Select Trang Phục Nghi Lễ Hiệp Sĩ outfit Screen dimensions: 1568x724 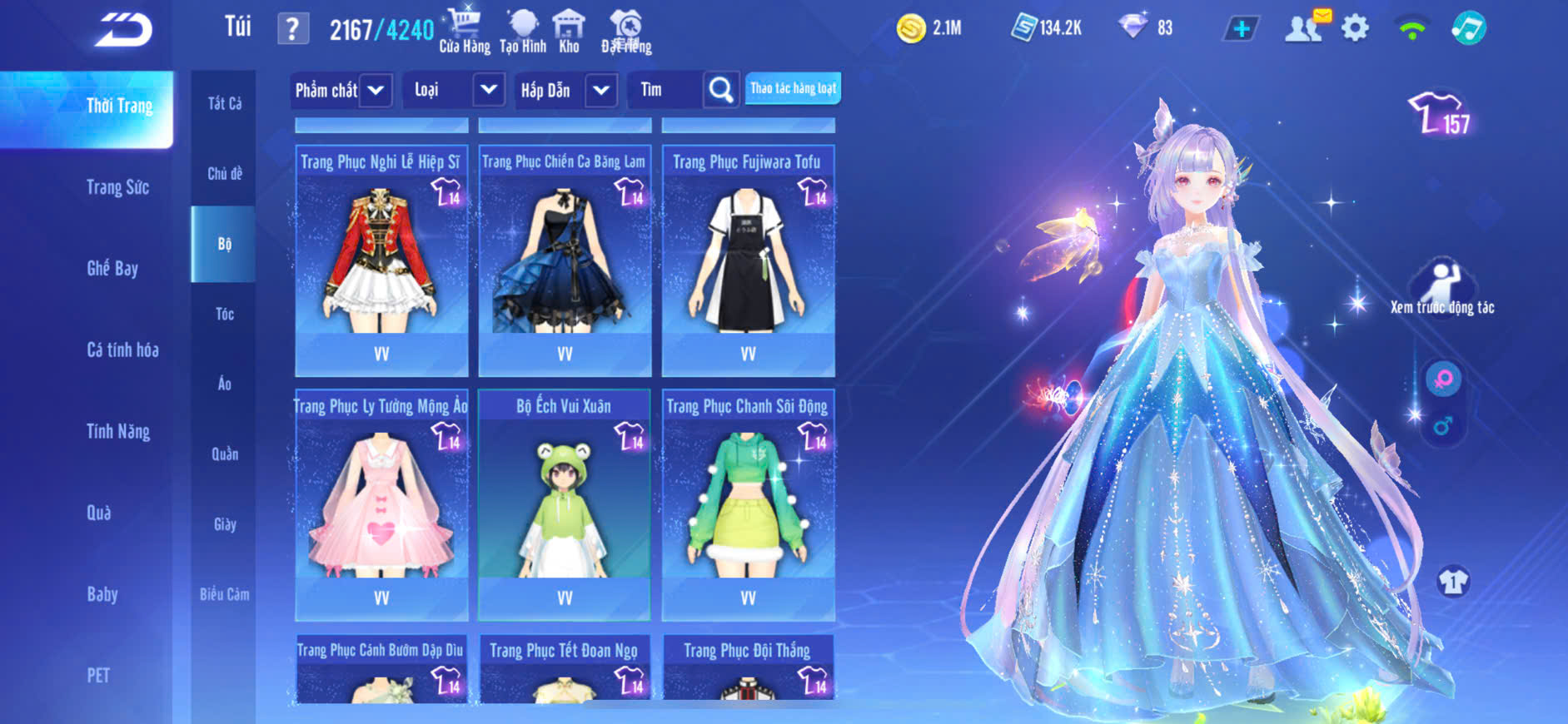pos(381,260)
